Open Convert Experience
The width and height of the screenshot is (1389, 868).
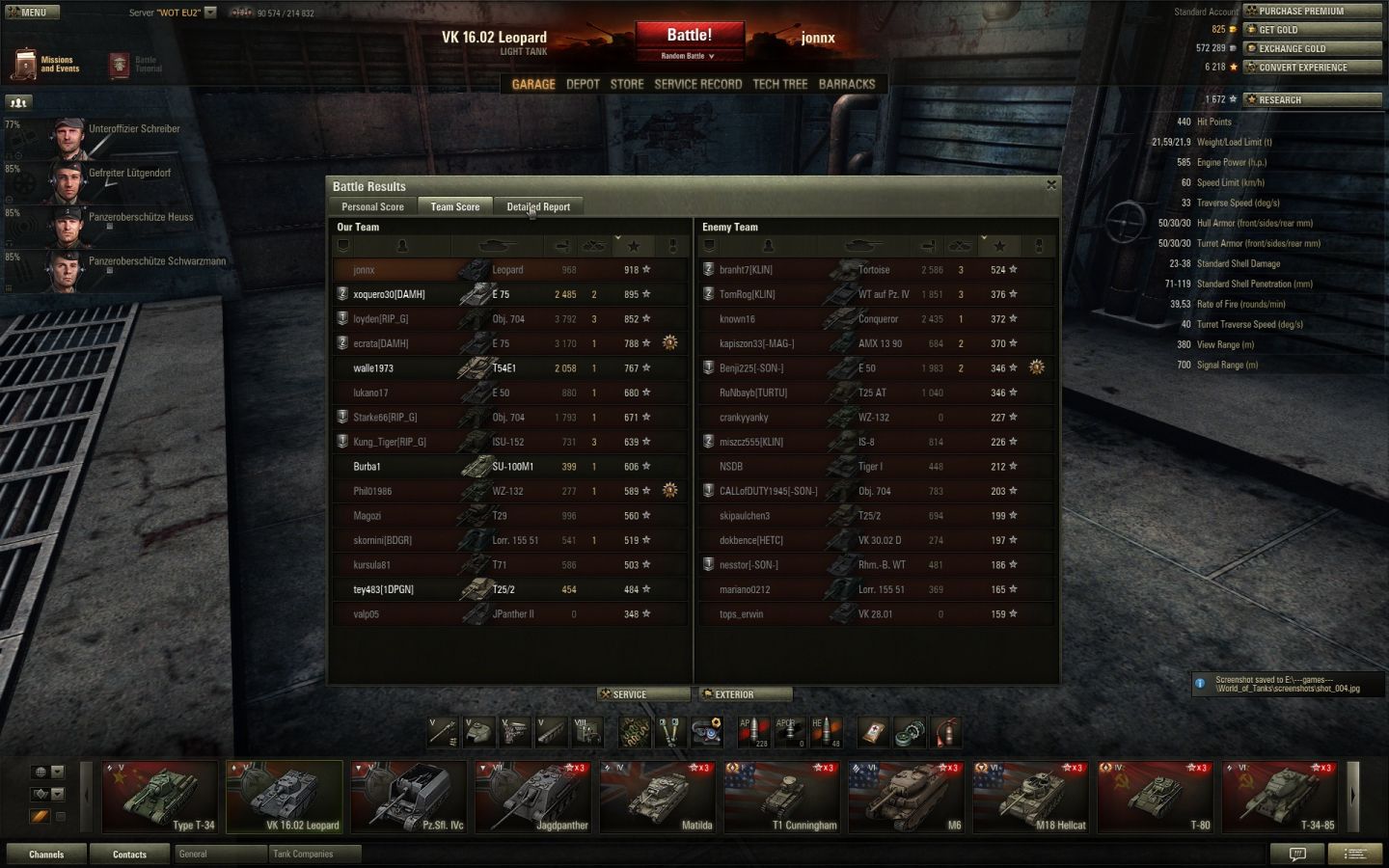pyautogui.click(x=1312, y=68)
